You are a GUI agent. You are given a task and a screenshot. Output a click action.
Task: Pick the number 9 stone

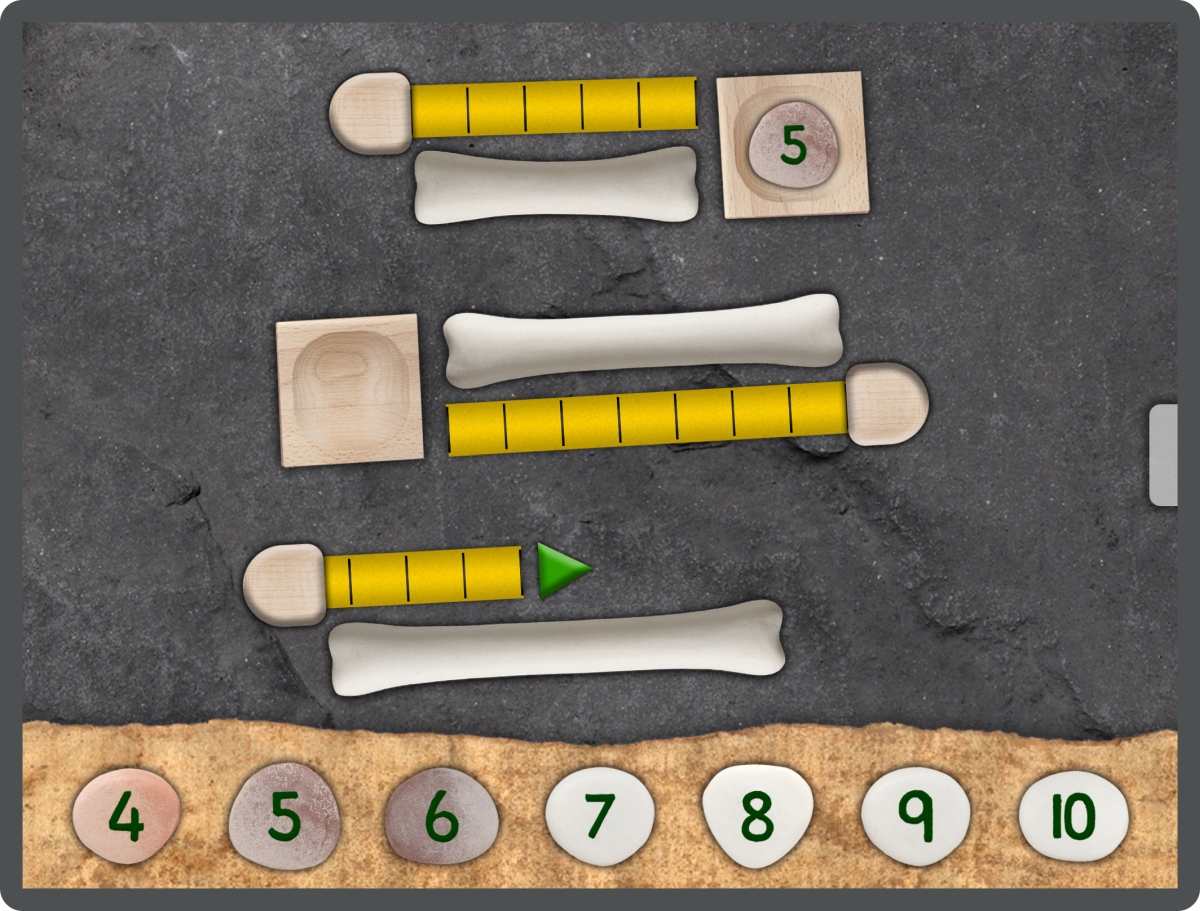click(x=915, y=816)
